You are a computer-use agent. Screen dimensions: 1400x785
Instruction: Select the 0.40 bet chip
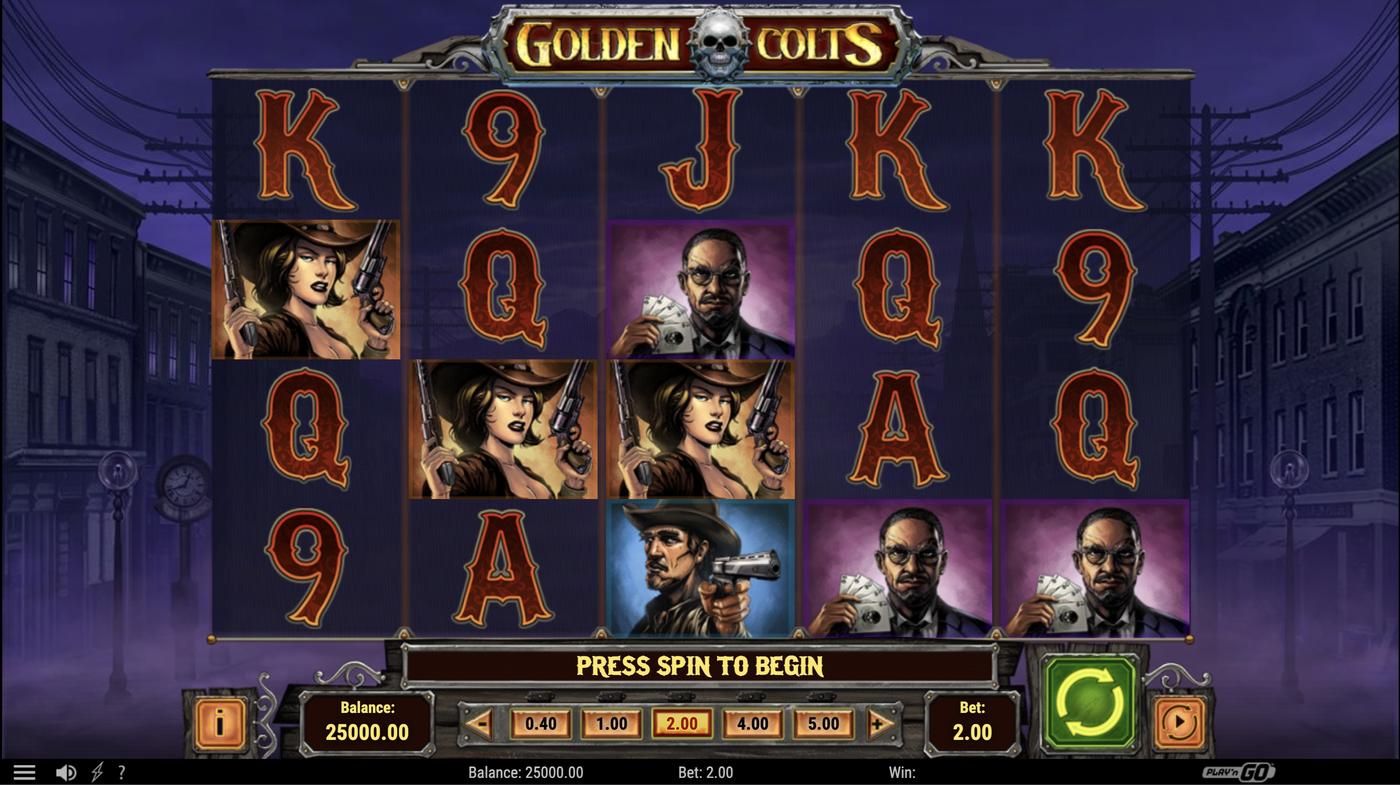coord(540,722)
